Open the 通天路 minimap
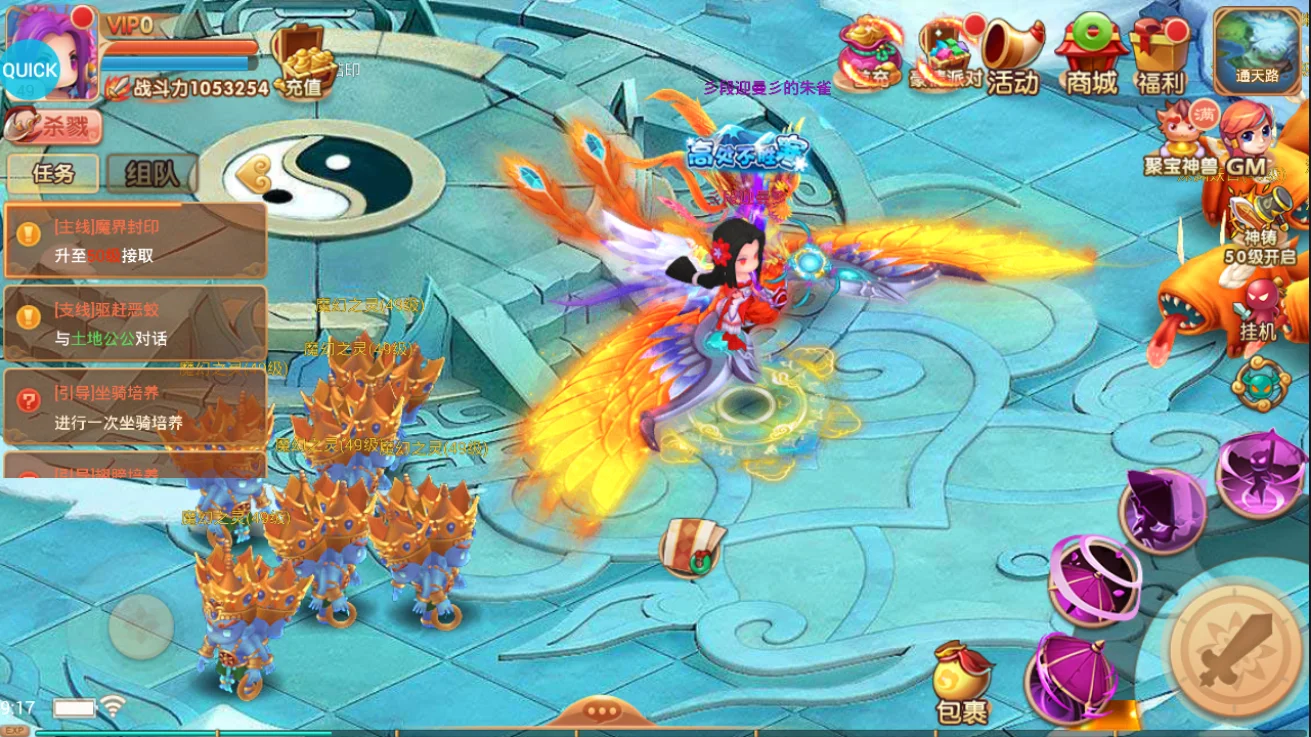 click(x=1257, y=50)
